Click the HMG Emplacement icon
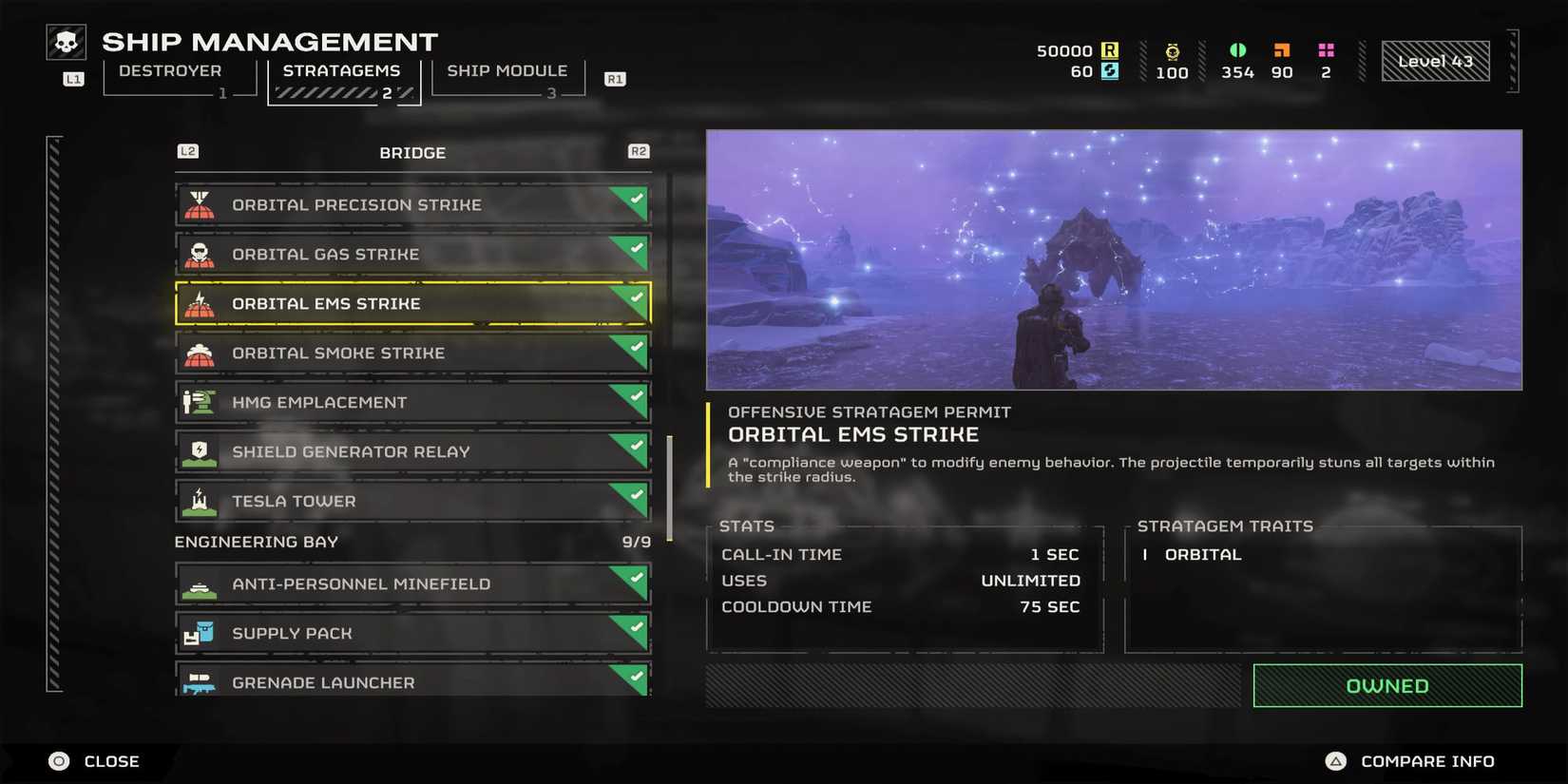 [201, 402]
